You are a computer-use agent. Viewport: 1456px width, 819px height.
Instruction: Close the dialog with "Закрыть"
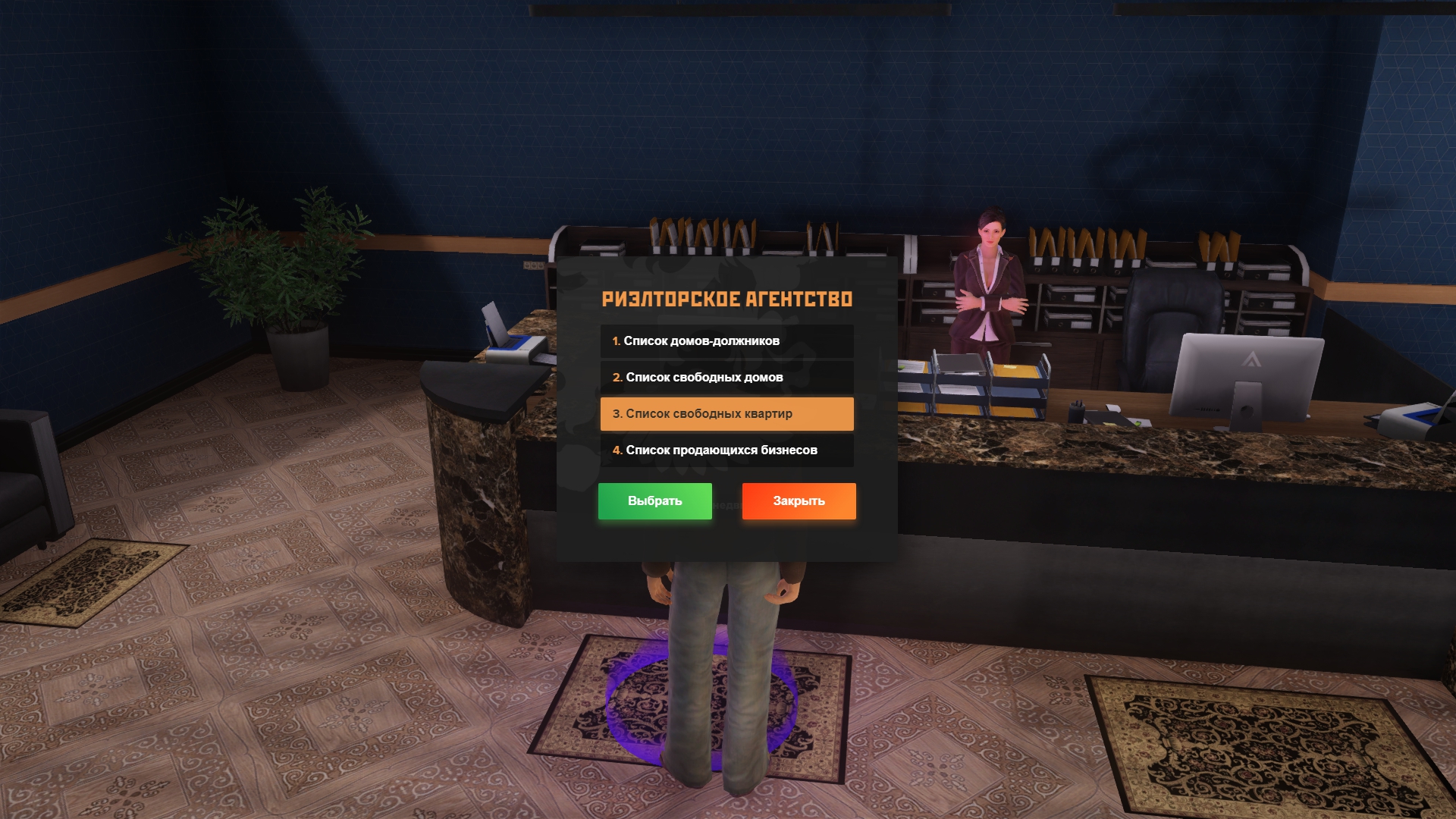point(799,501)
